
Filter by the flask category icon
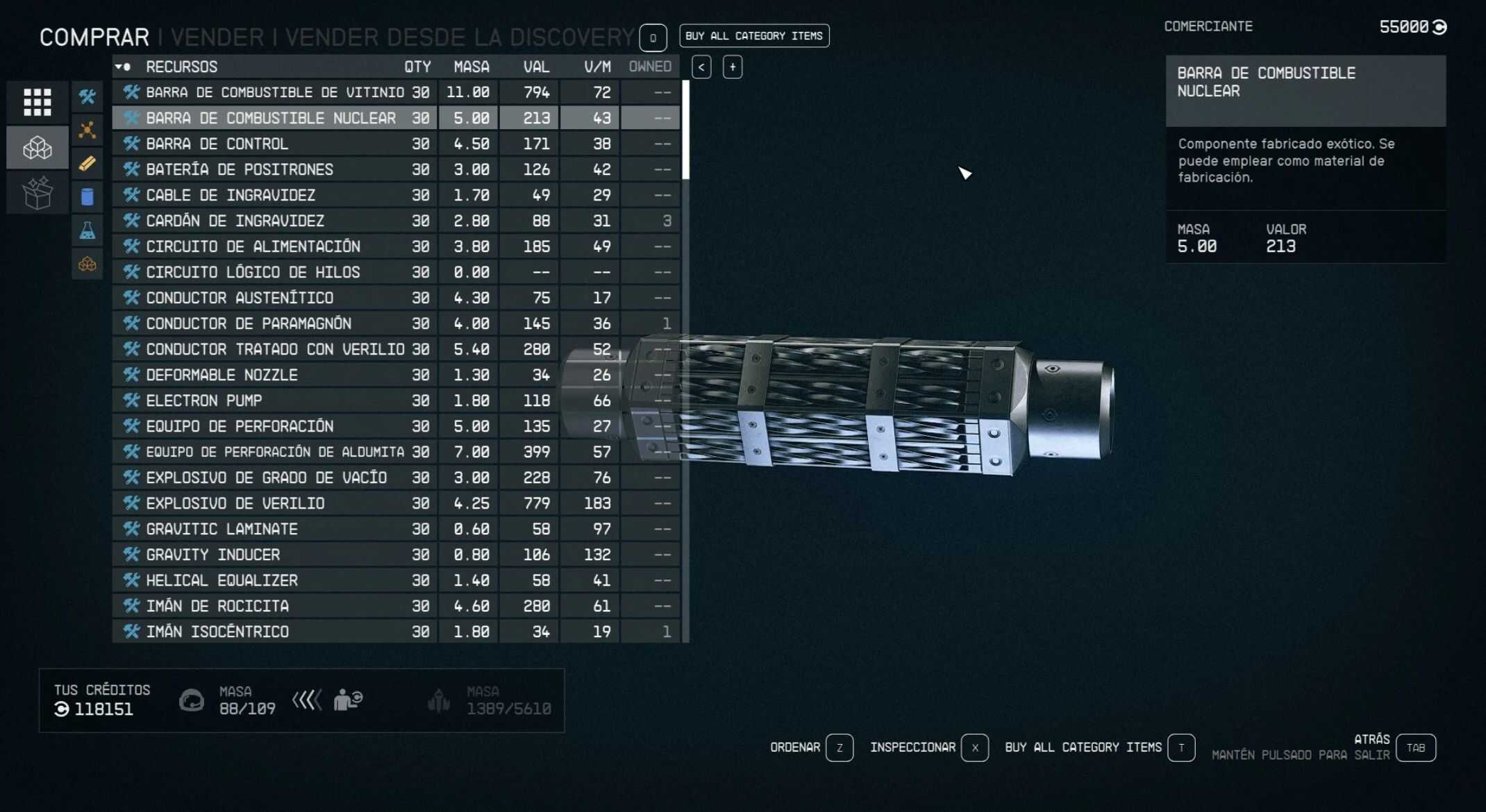tap(87, 230)
